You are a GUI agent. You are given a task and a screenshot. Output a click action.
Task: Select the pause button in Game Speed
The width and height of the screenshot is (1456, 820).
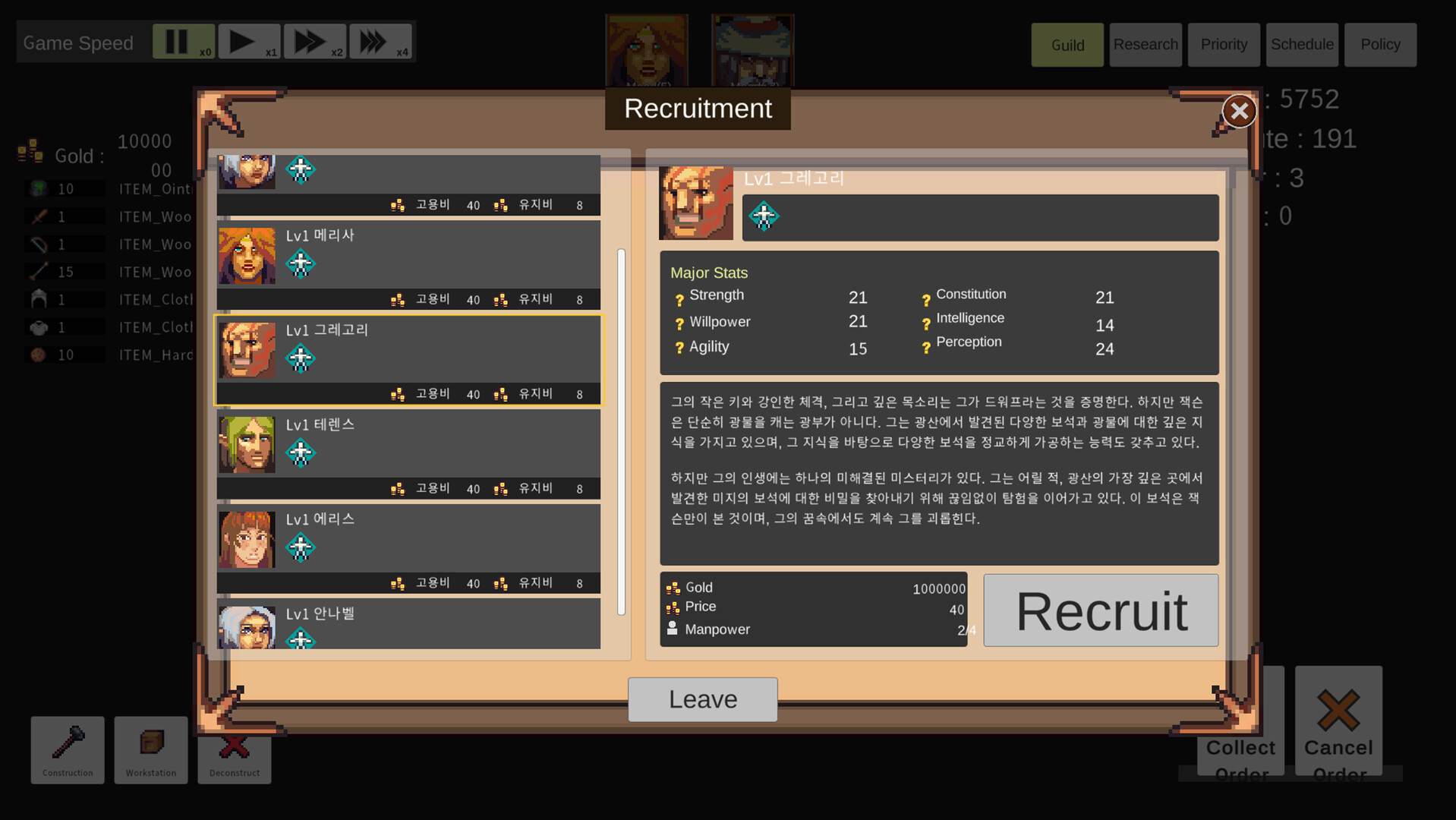(182, 41)
